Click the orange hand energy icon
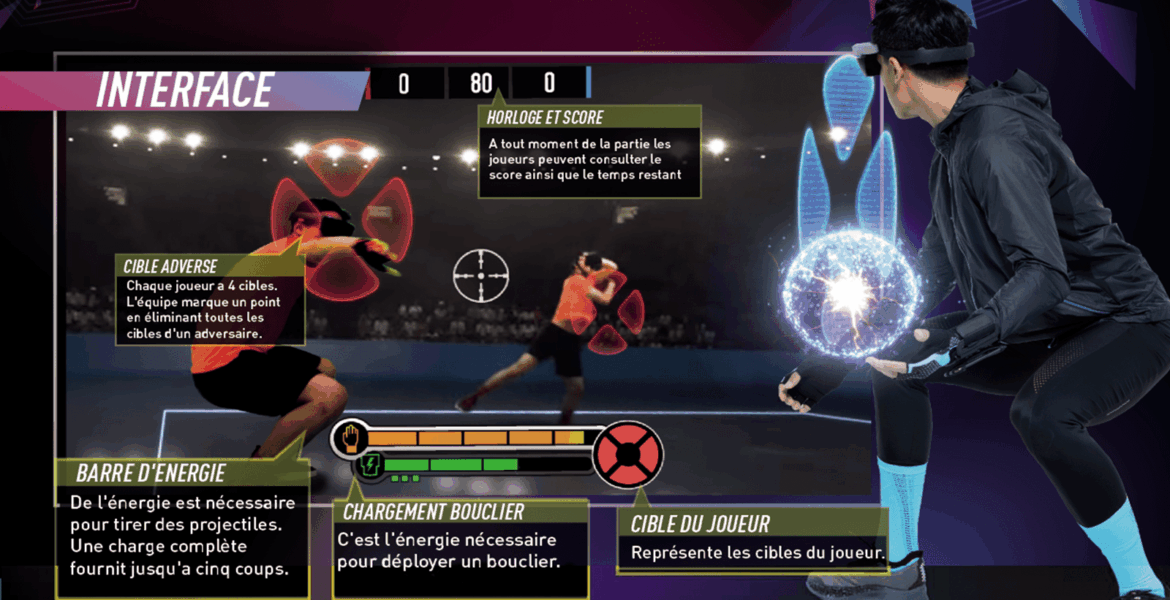The image size is (1170, 600). [x=351, y=437]
